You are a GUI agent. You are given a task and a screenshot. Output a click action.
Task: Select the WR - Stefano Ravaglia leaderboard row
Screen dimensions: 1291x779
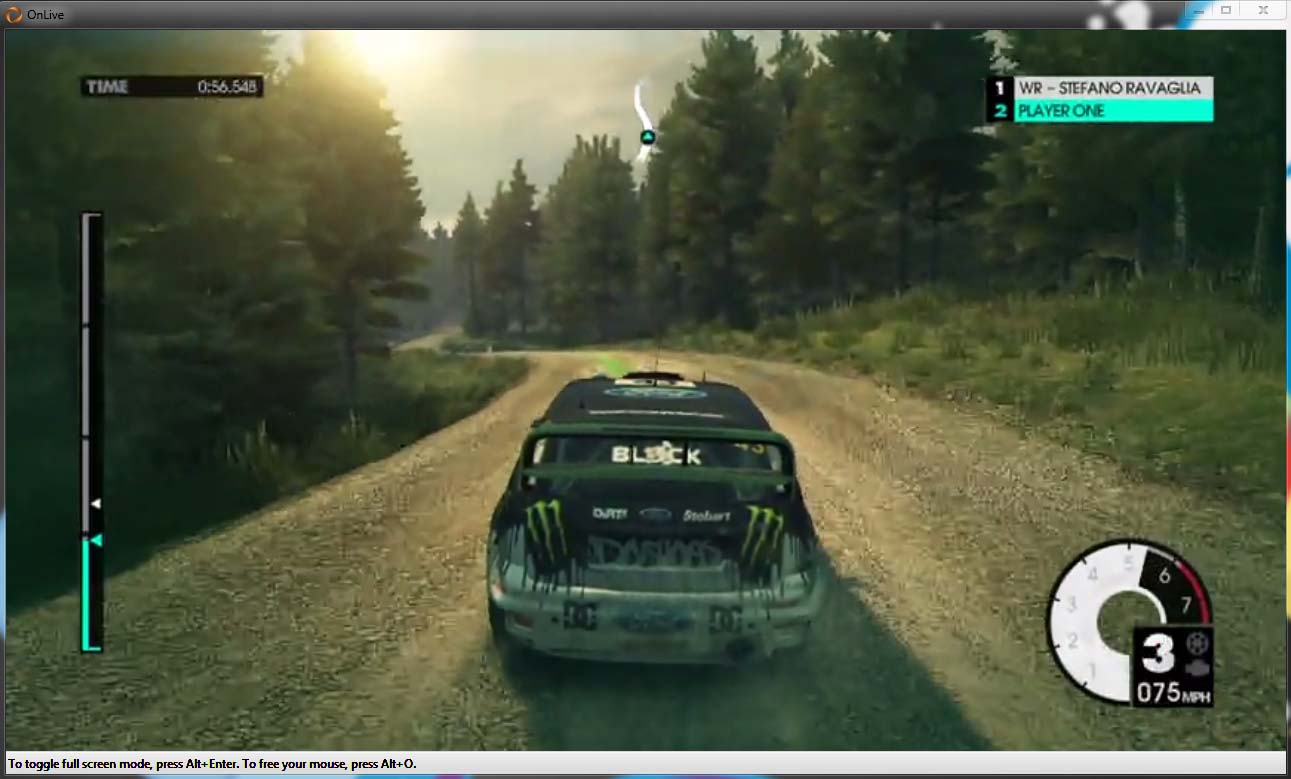[1100, 88]
